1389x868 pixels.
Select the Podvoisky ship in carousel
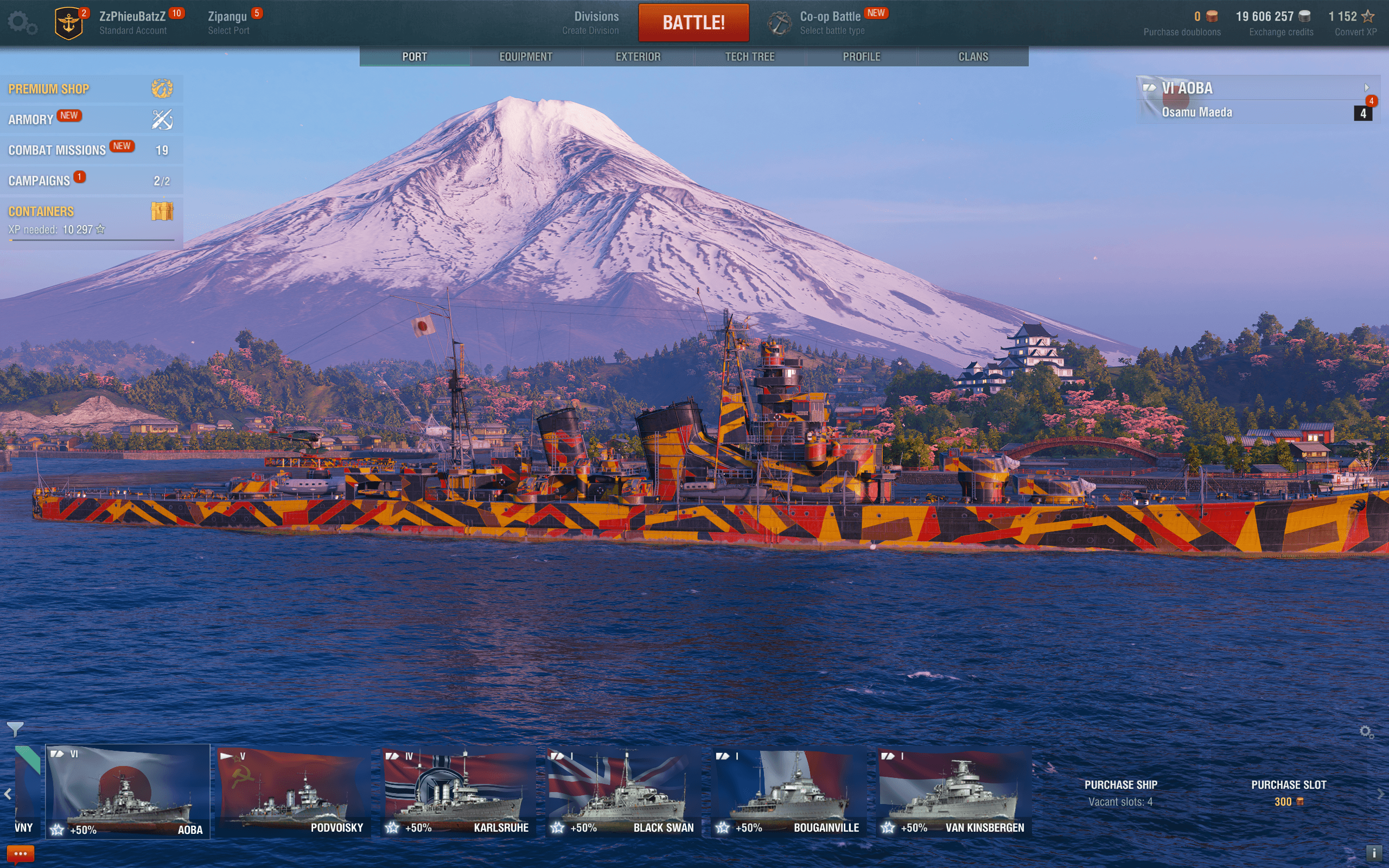click(294, 792)
